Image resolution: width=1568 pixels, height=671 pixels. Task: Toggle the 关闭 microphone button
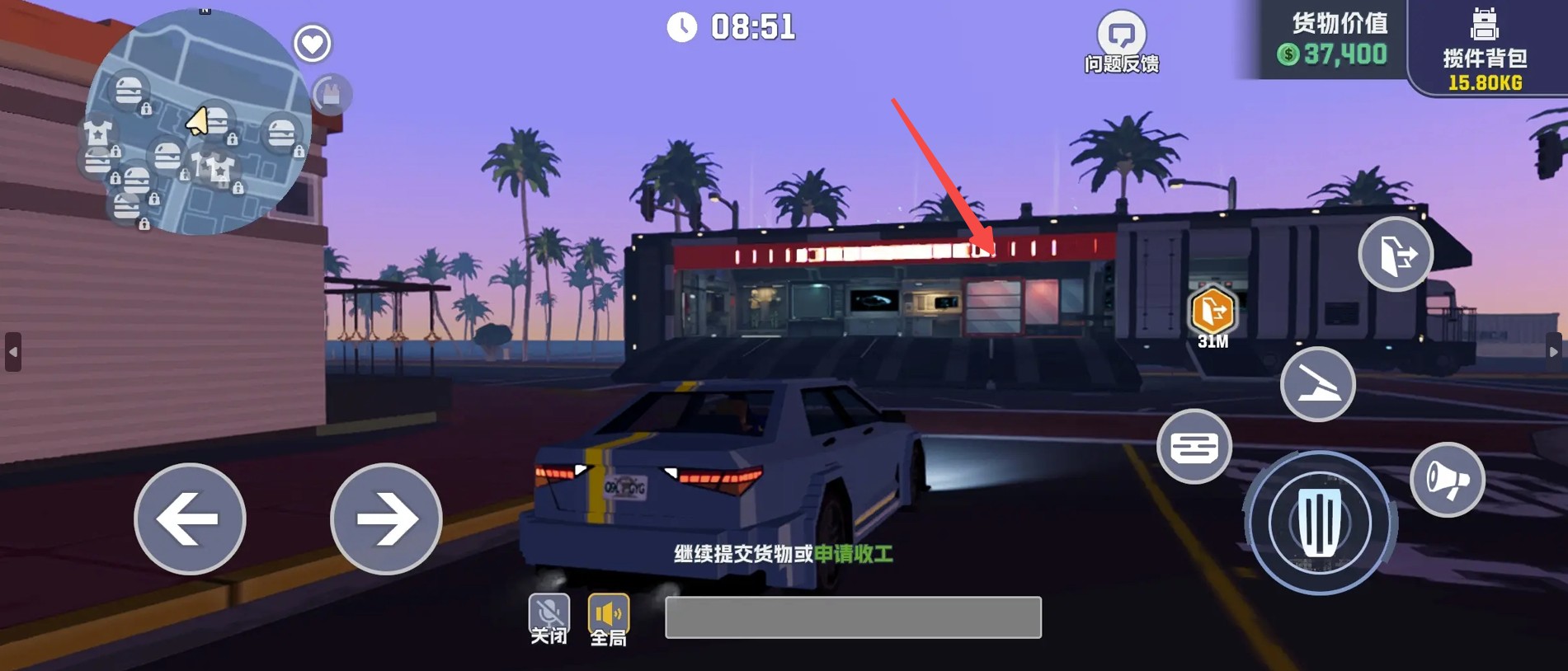549,619
